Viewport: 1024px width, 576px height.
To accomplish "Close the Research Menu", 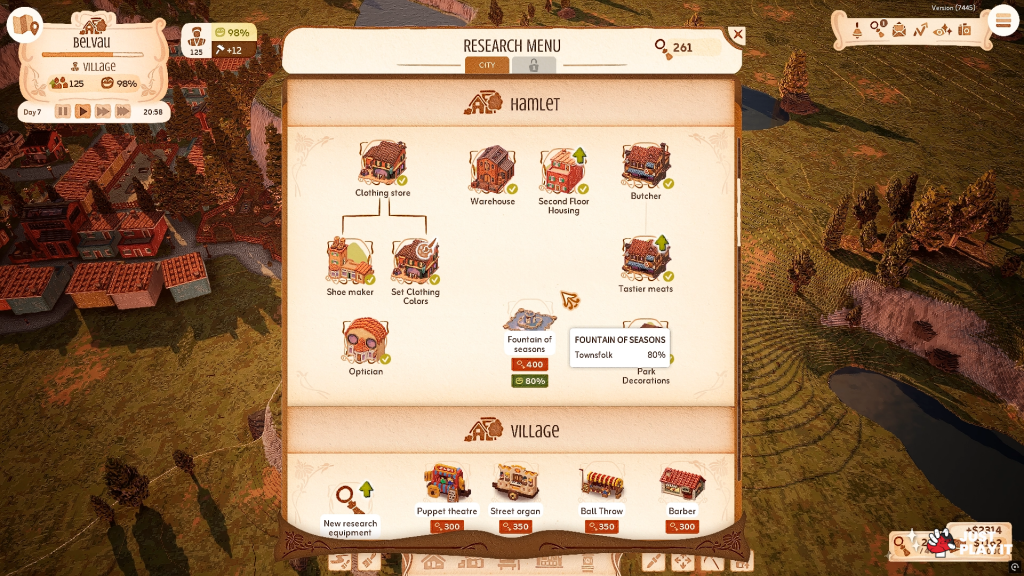I will click(x=737, y=36).
